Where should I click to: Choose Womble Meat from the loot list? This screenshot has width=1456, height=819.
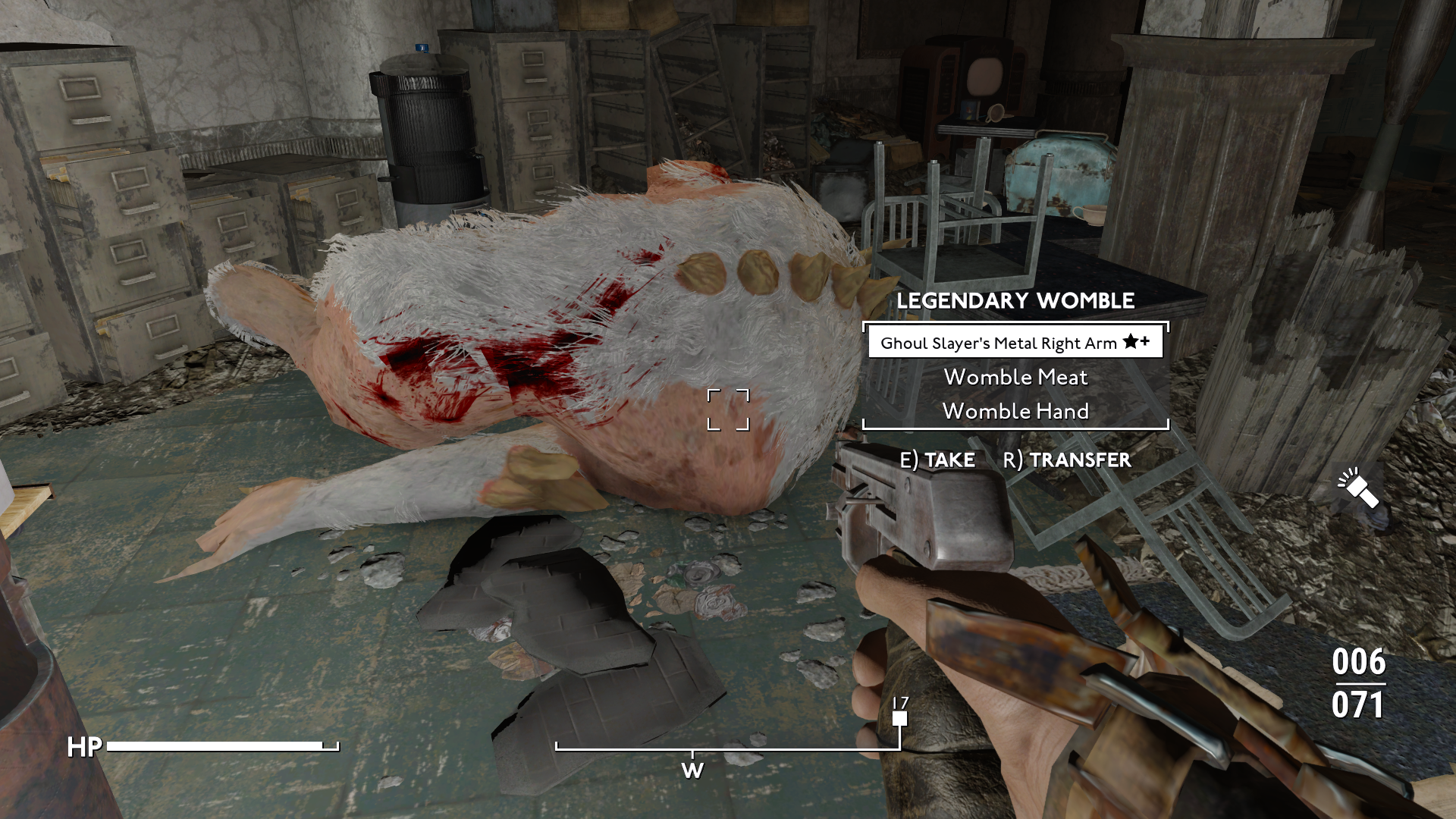point(1015,378)
